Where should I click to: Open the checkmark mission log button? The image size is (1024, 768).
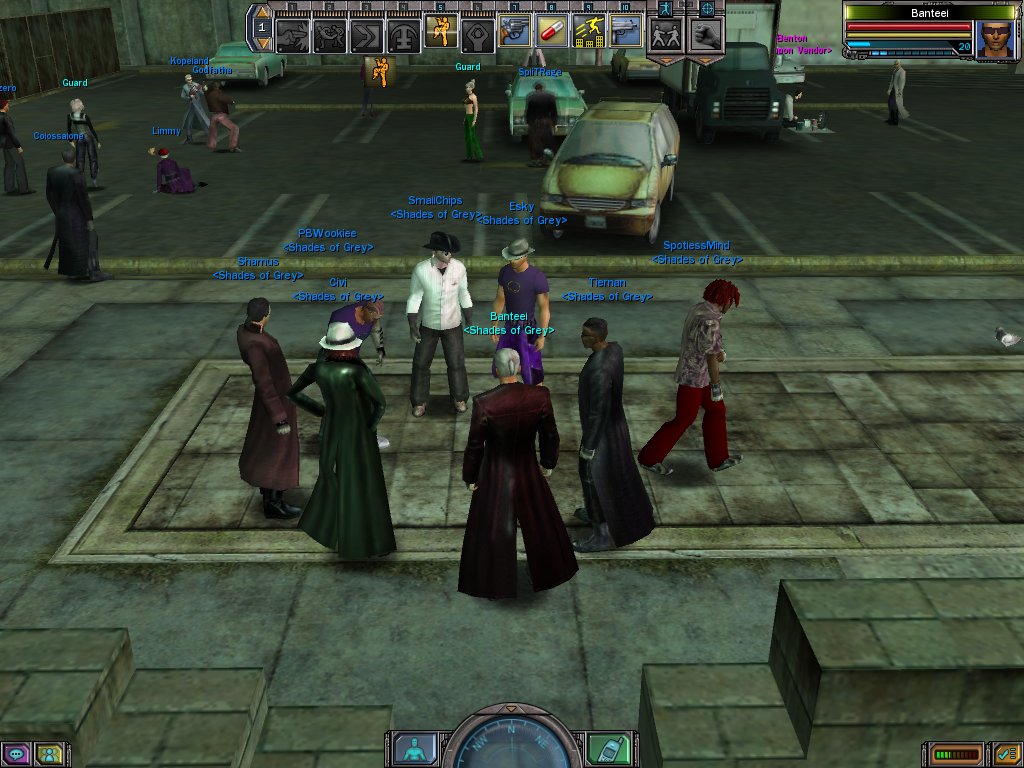point(1007,753)
